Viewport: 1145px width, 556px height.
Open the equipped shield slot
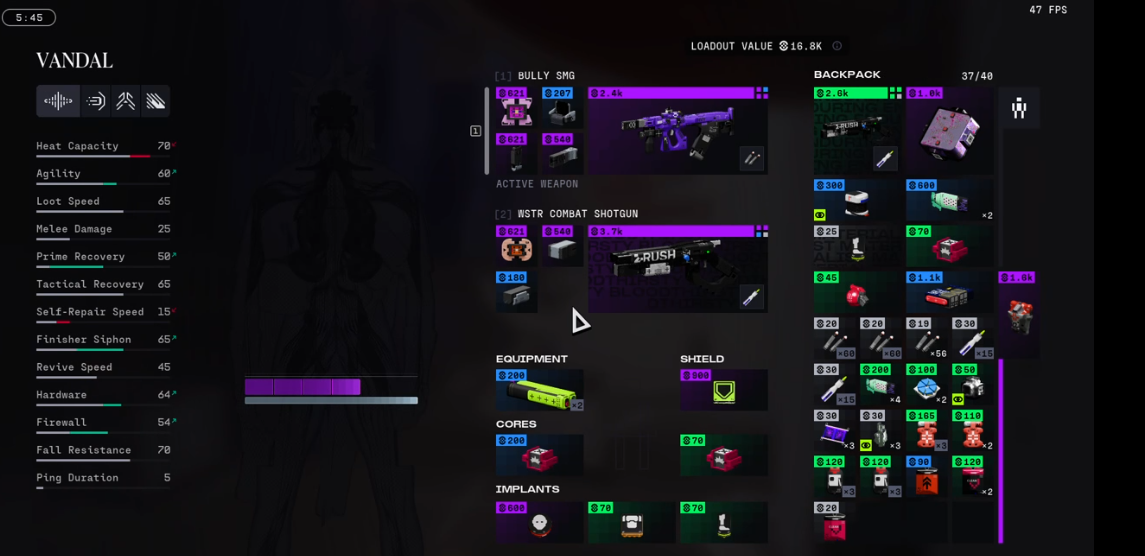[723, 391]
